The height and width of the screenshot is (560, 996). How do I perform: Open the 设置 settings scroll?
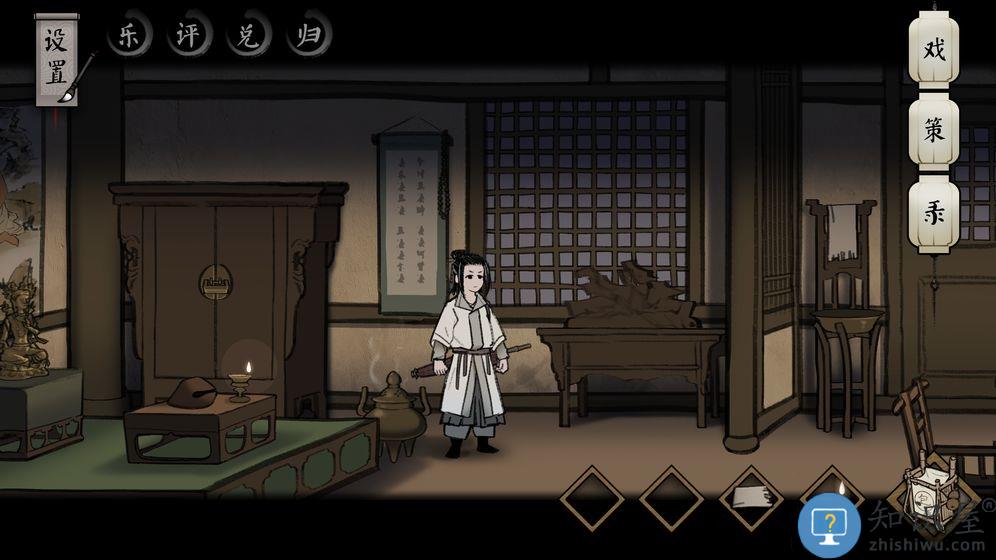57,58
